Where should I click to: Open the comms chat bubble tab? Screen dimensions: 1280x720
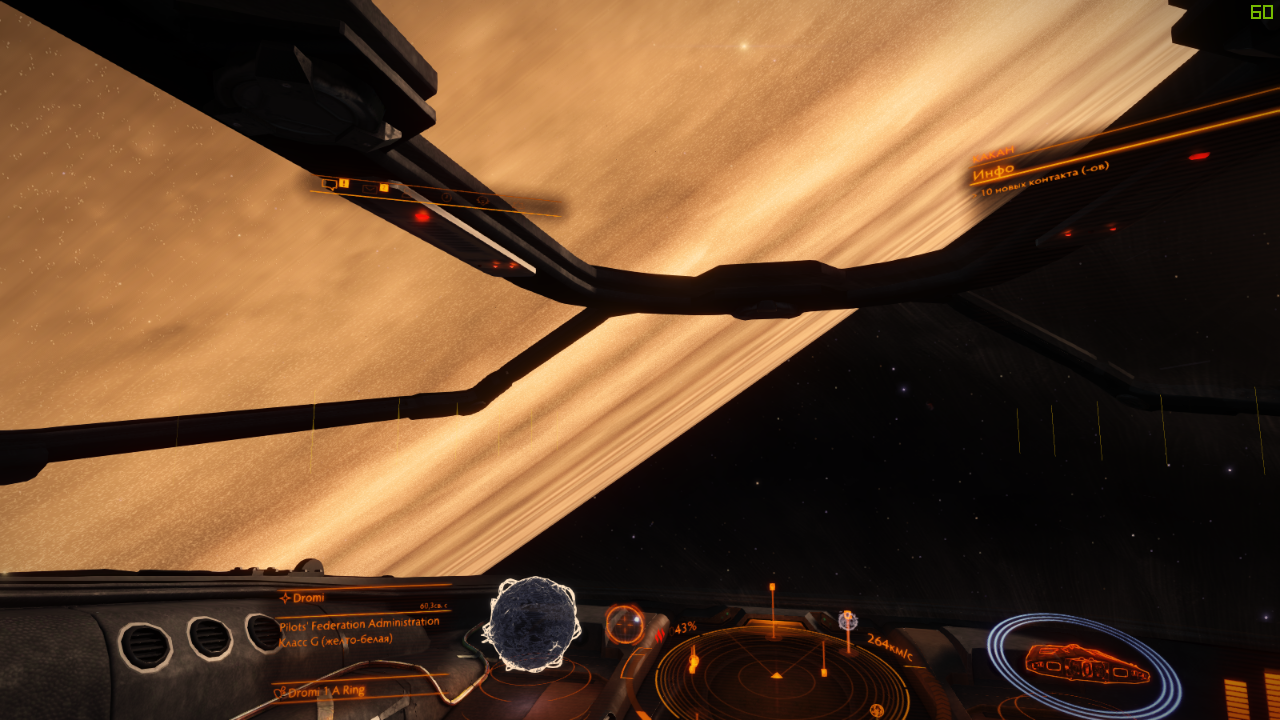[327, 183]
